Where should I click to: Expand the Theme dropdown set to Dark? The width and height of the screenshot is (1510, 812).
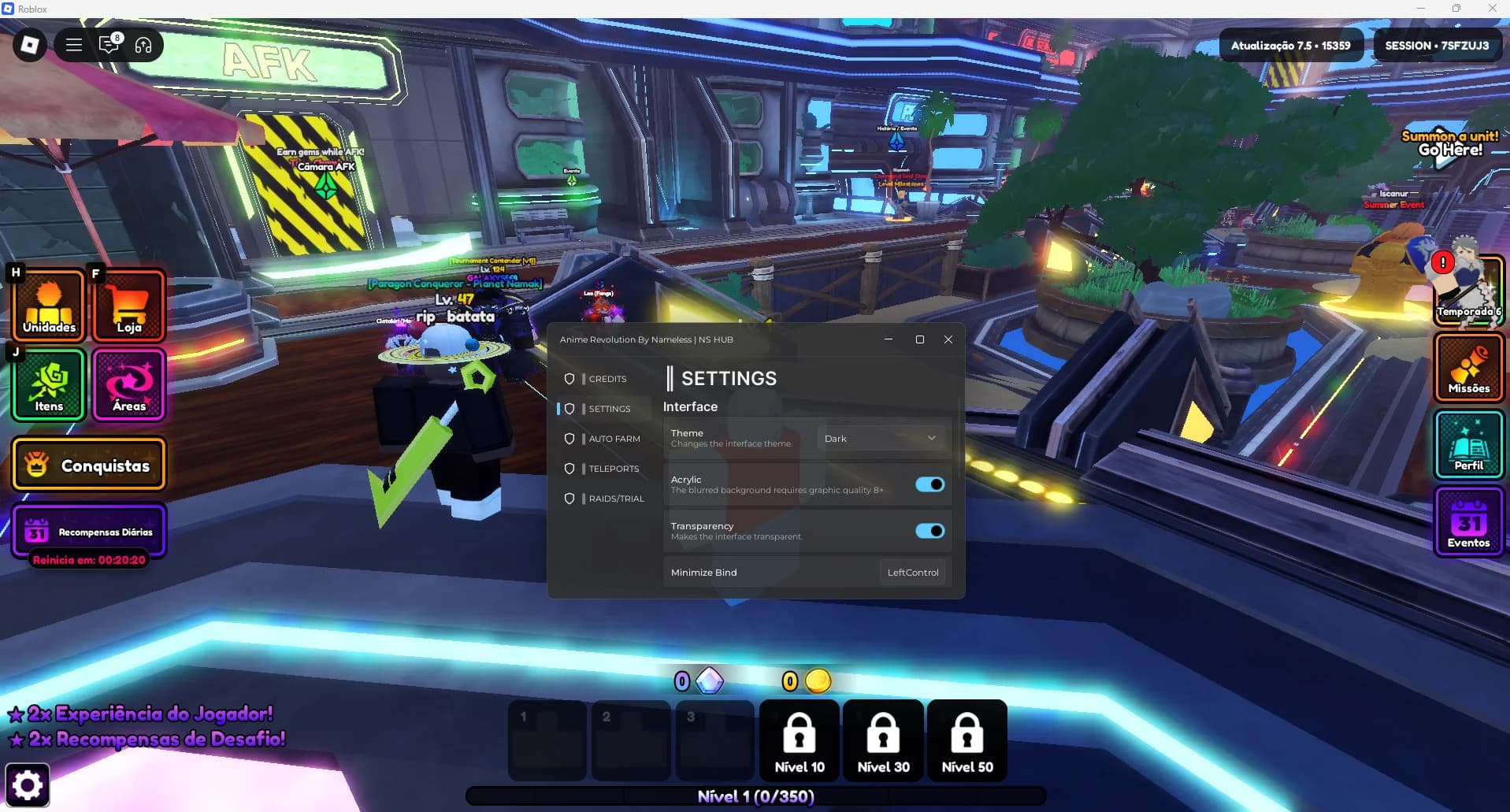(x=880, y=439)
